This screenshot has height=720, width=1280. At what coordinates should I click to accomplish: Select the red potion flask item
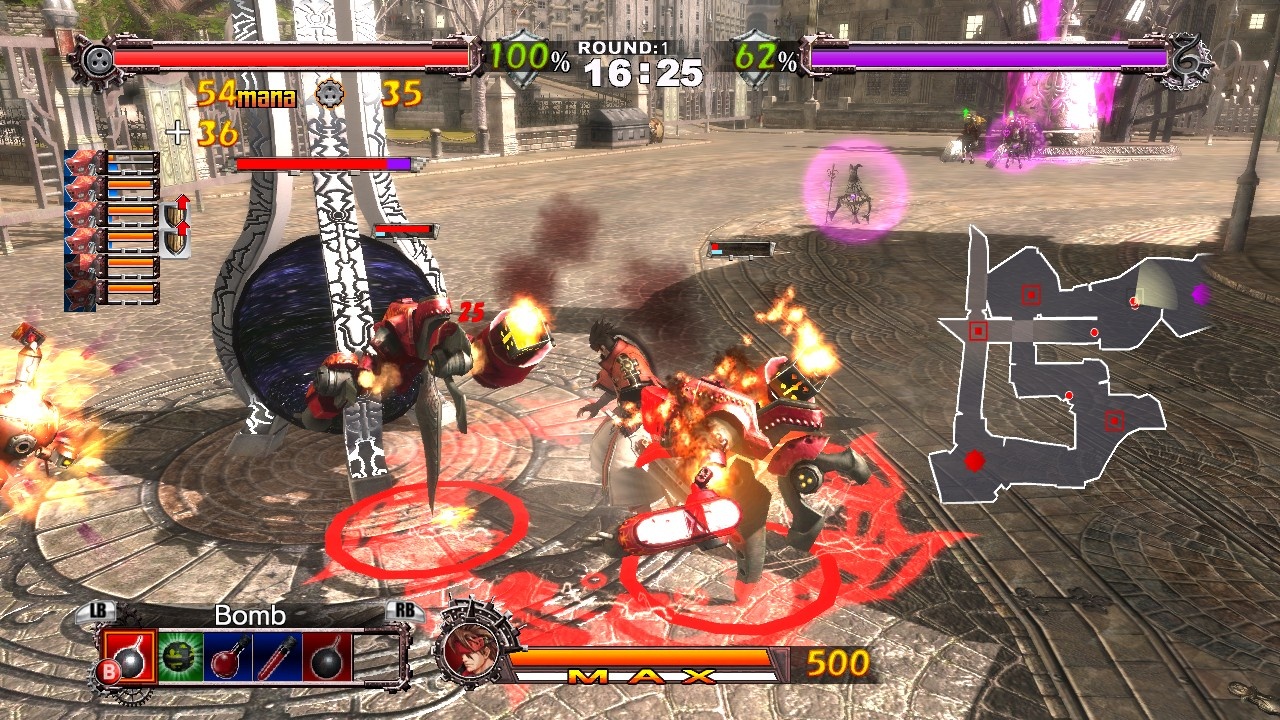[x=226, y=655]
